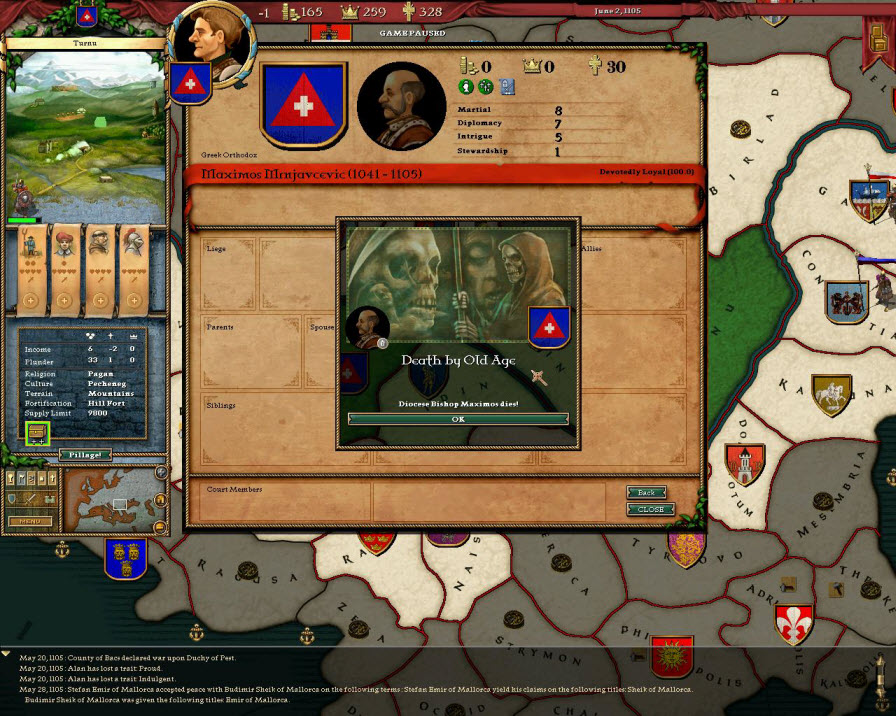
Task: Open the main Menu button
Action: (x=29, y=521)
